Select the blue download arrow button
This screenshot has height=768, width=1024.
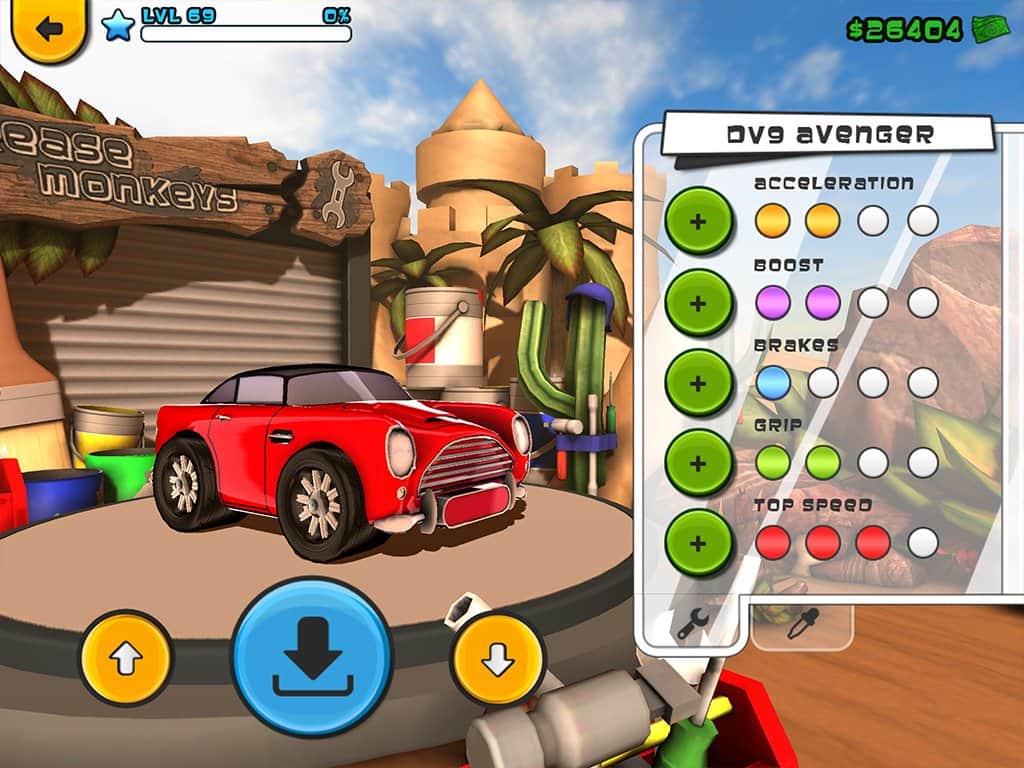(x=312, y=656)
